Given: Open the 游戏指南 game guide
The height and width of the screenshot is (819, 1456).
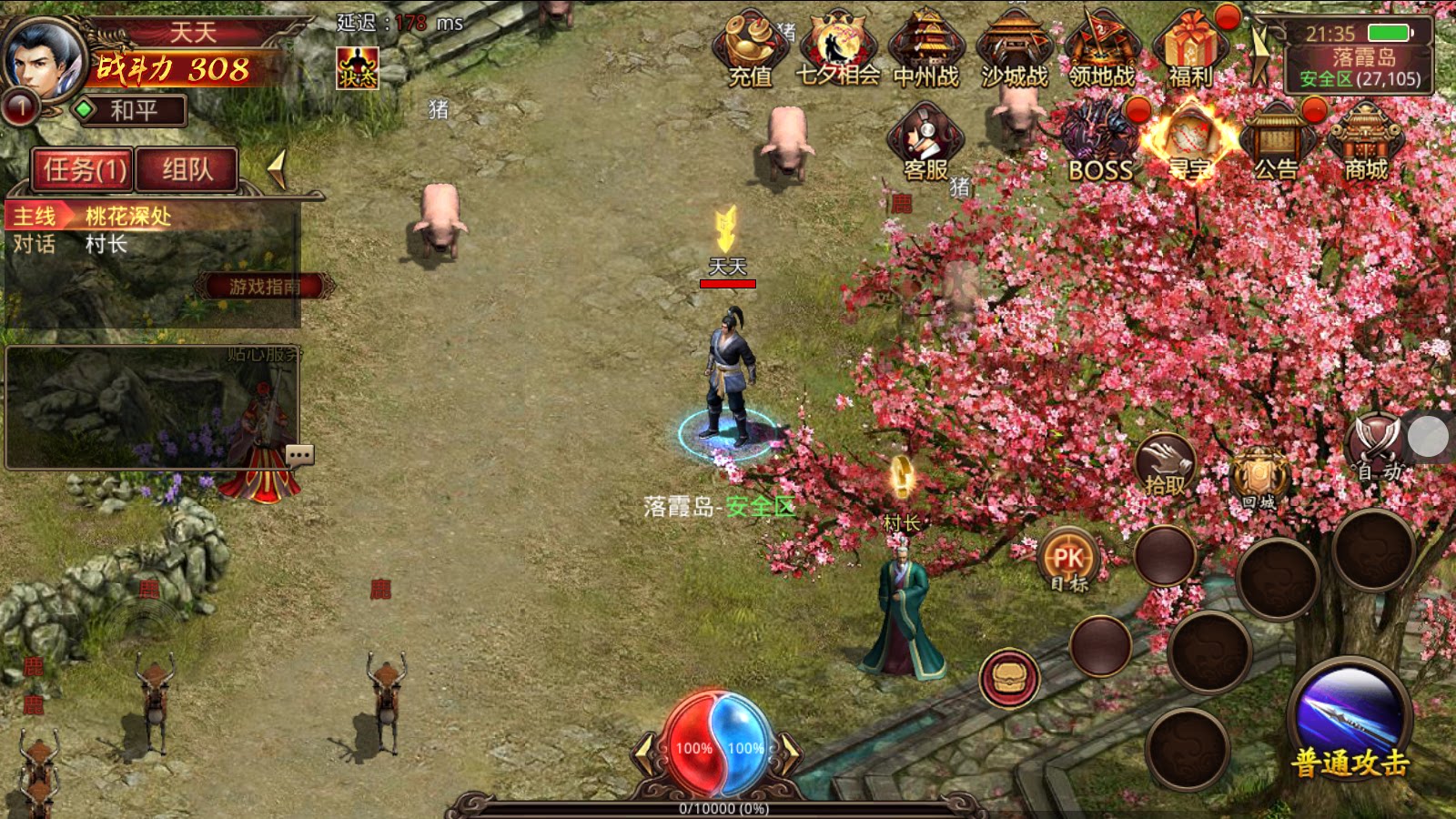Looking at the screenshot, I should (264, 287).
